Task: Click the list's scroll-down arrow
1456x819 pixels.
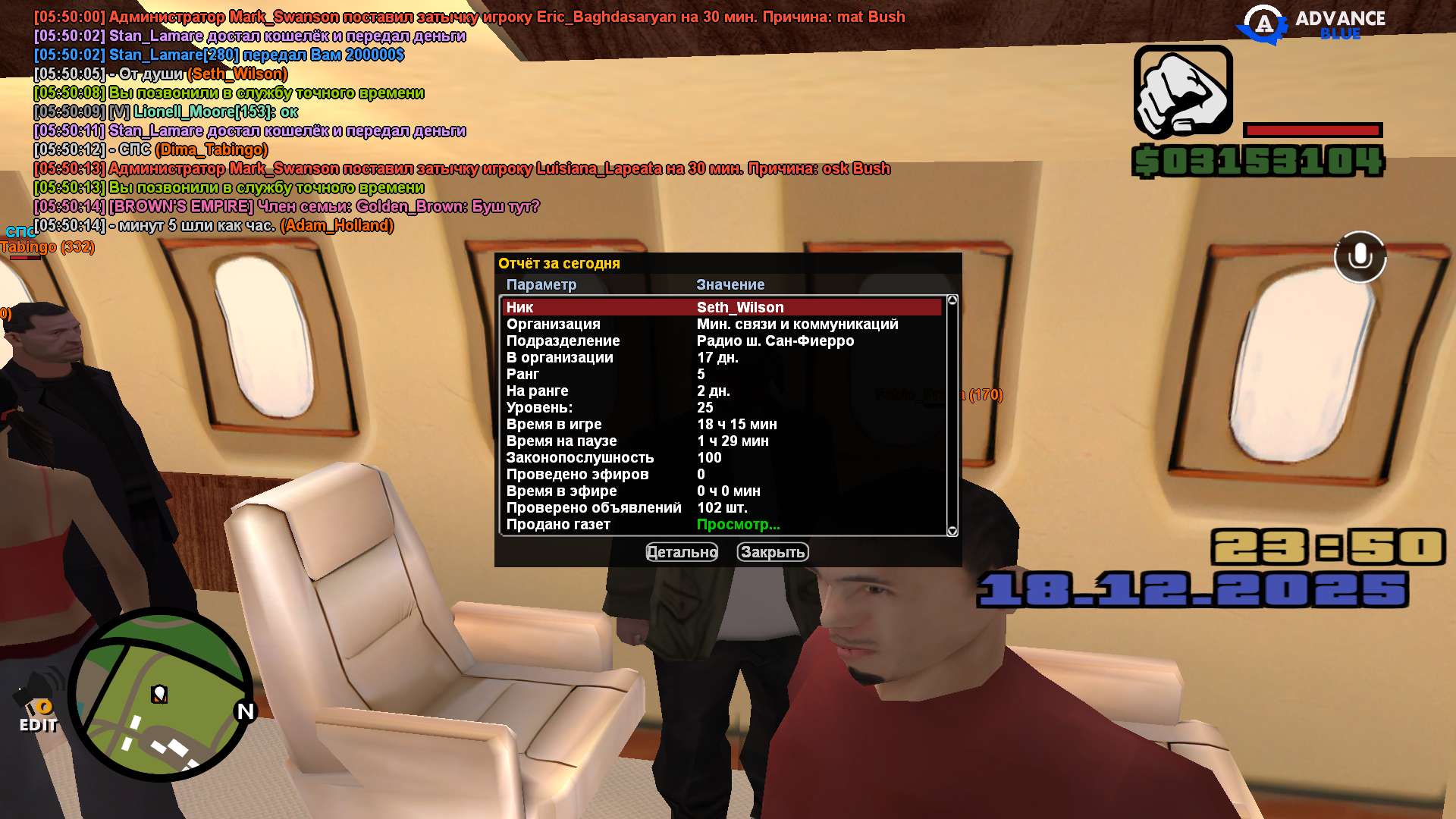Action: (x=952, y=531)
